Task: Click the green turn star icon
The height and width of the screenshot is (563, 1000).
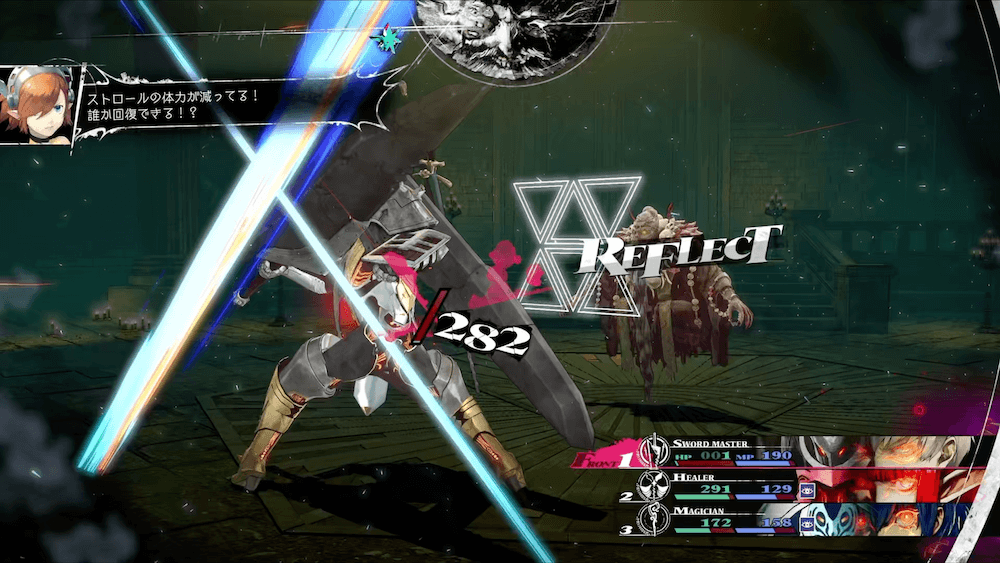Action: (x=384, y=40)
